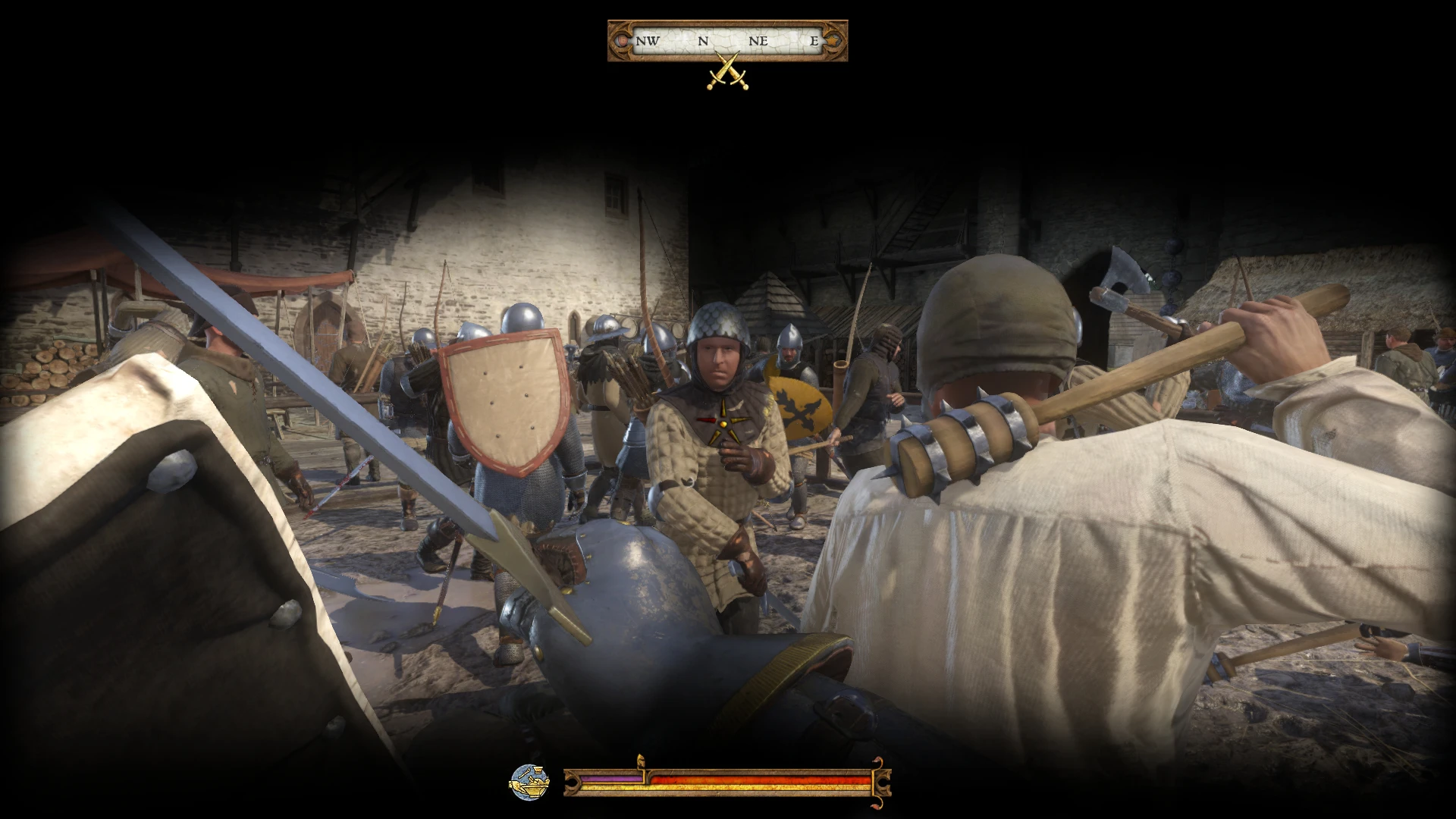Click the NW label on the compass strip
The width and height of the screenshot is (1456, 819).
click(x=648, y=41)
